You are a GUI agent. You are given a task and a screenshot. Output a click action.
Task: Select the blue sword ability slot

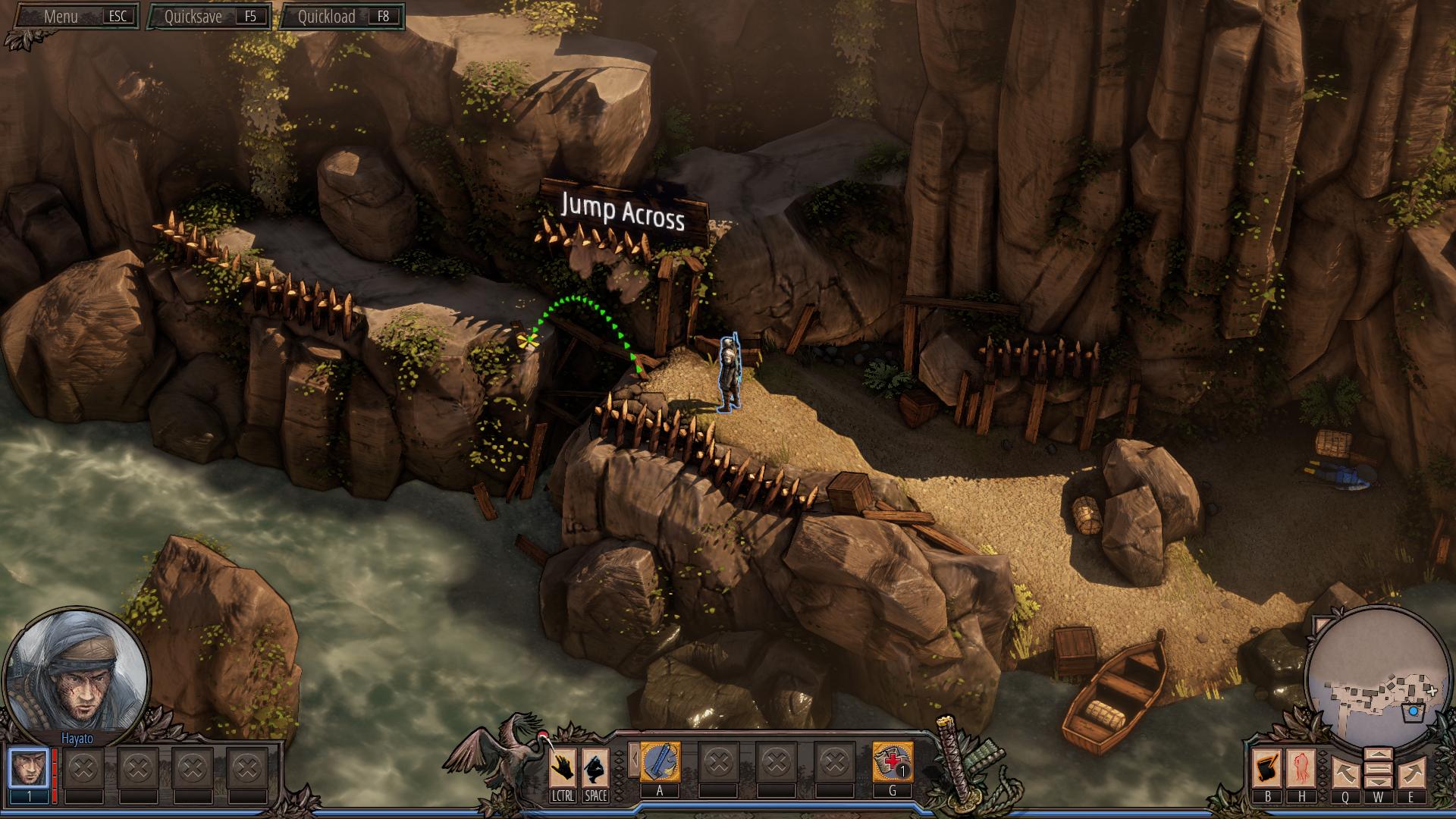(x=660, y=763)
